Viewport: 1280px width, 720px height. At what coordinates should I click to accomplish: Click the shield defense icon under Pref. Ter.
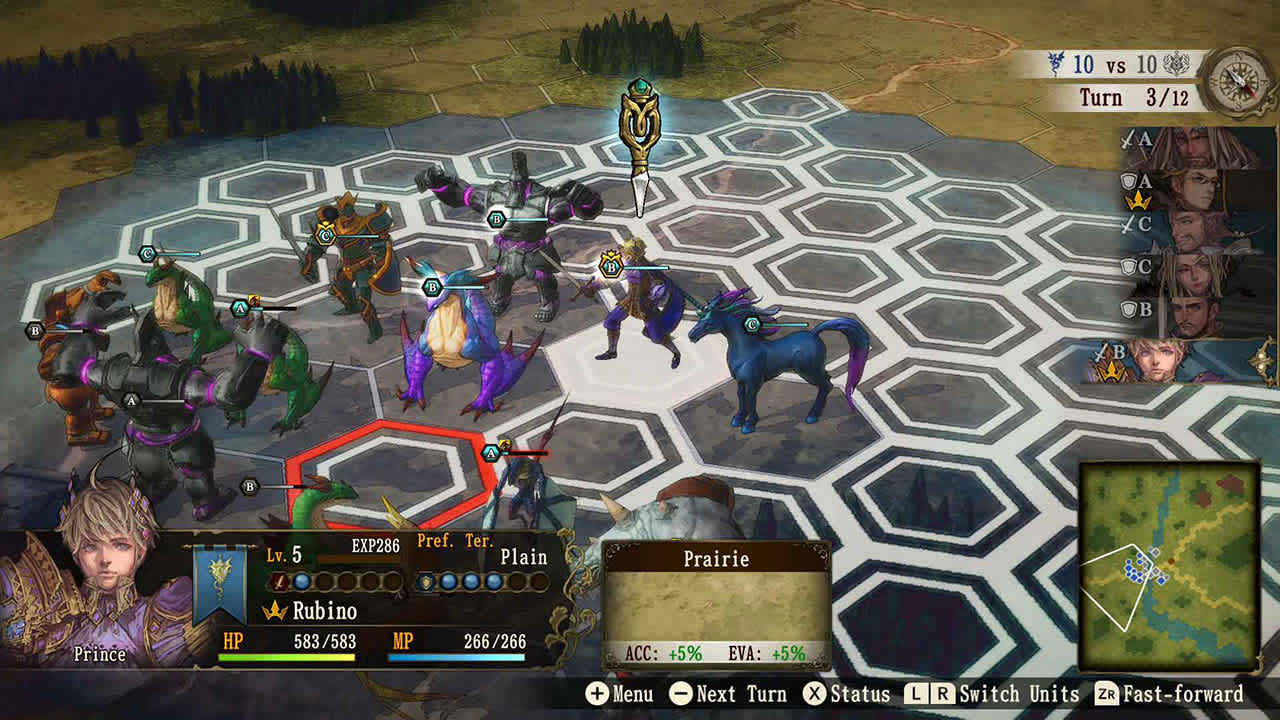coord(427,583)
